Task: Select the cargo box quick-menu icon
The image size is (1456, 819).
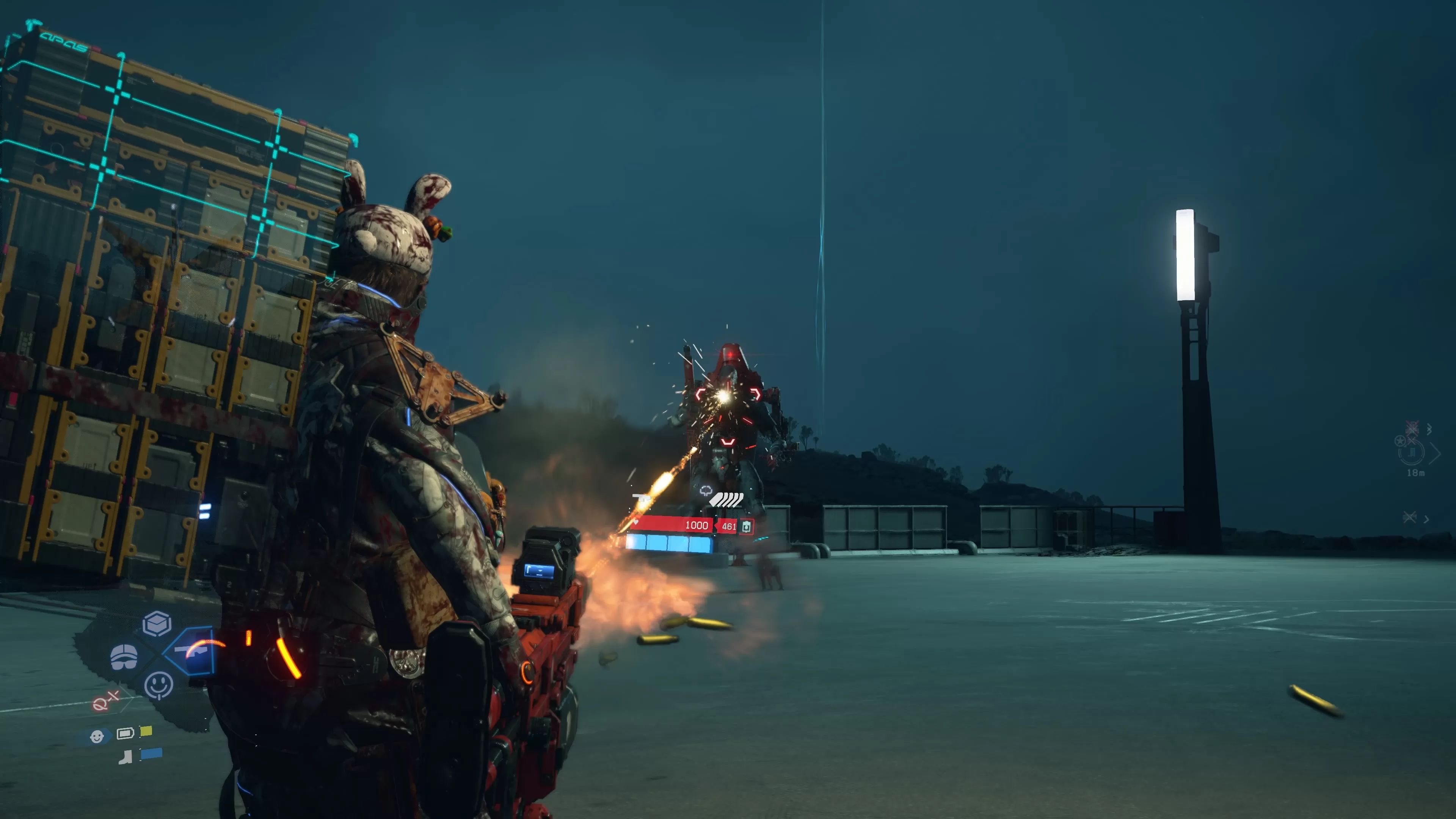Action: pyautogui.click(x=157, y=624)
